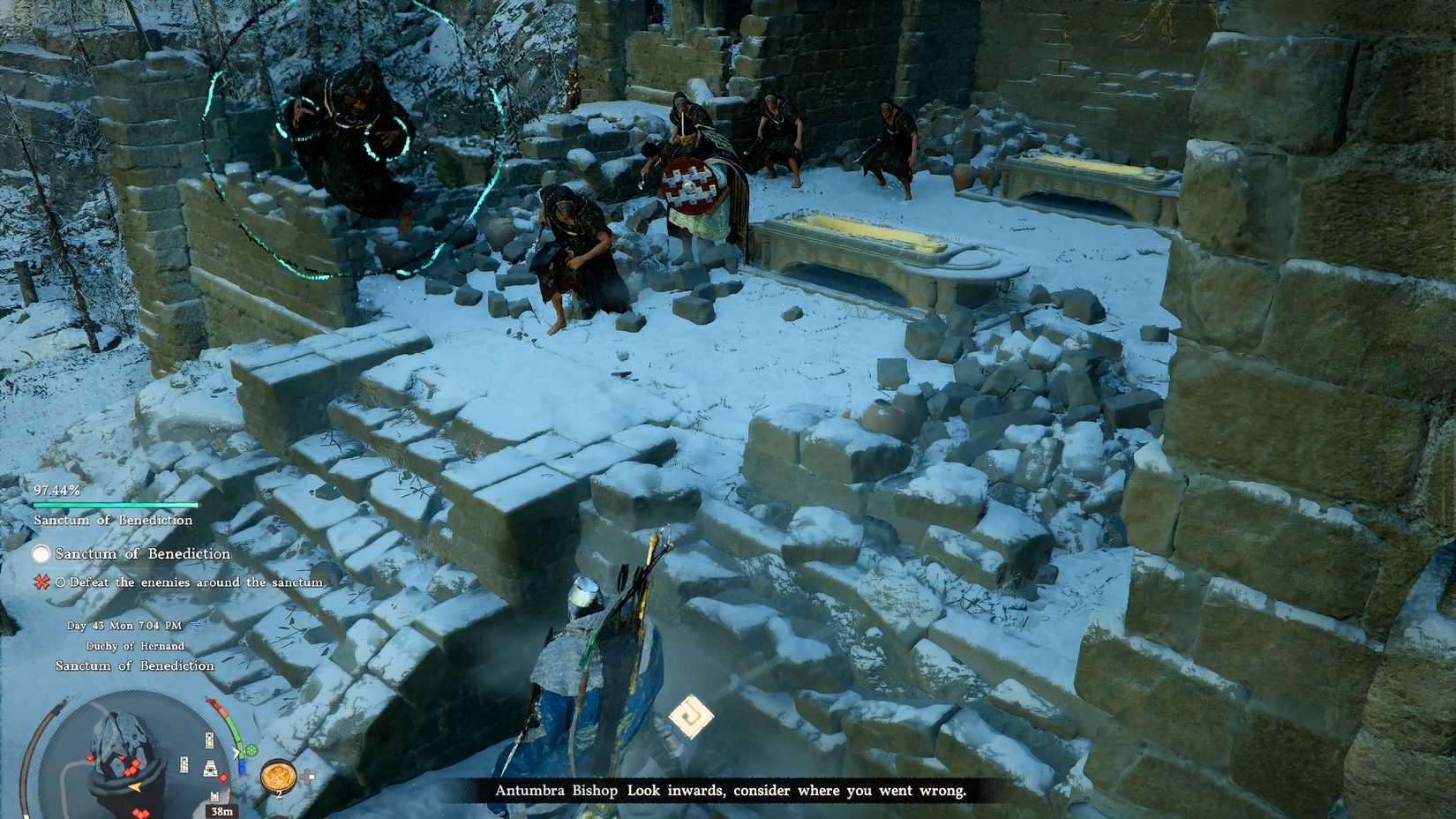Select the sanctum temple icon on the minimap
Viewport: 1456px width, 819px height.
pos(209,769)
